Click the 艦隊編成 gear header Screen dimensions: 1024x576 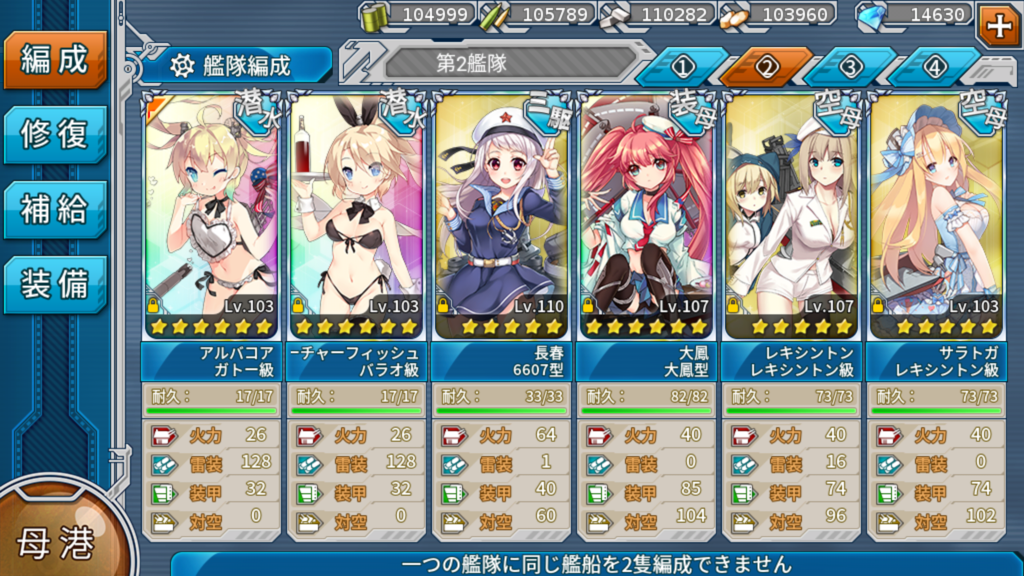236,66
